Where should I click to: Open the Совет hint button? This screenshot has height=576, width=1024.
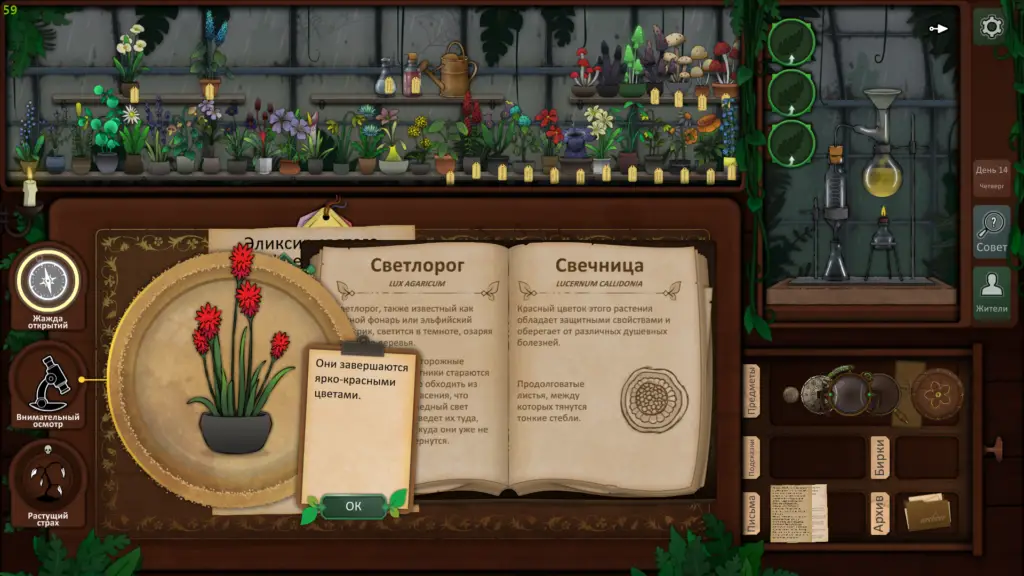pyautogui.click(x=991, y=231)
